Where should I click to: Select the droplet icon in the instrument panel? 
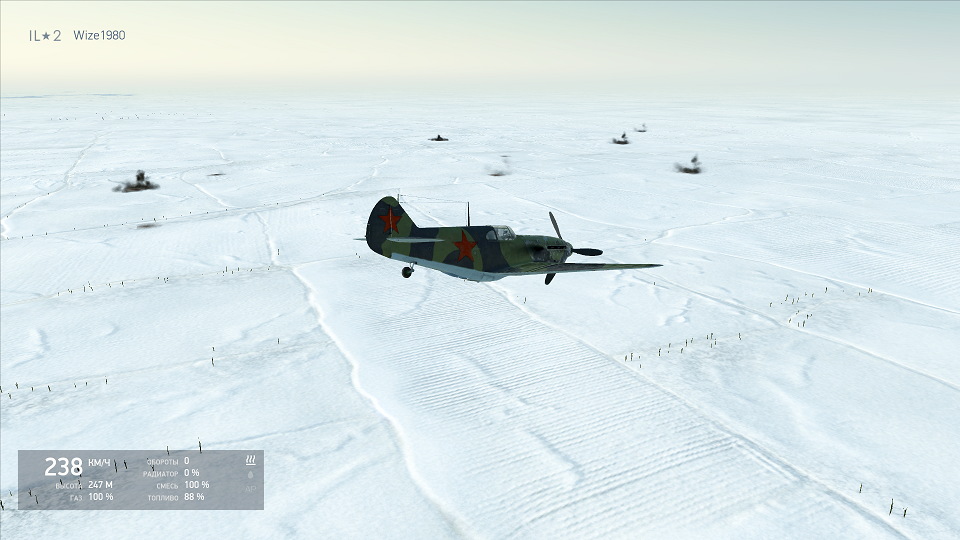pyautogui.click(x=250, y=474)
